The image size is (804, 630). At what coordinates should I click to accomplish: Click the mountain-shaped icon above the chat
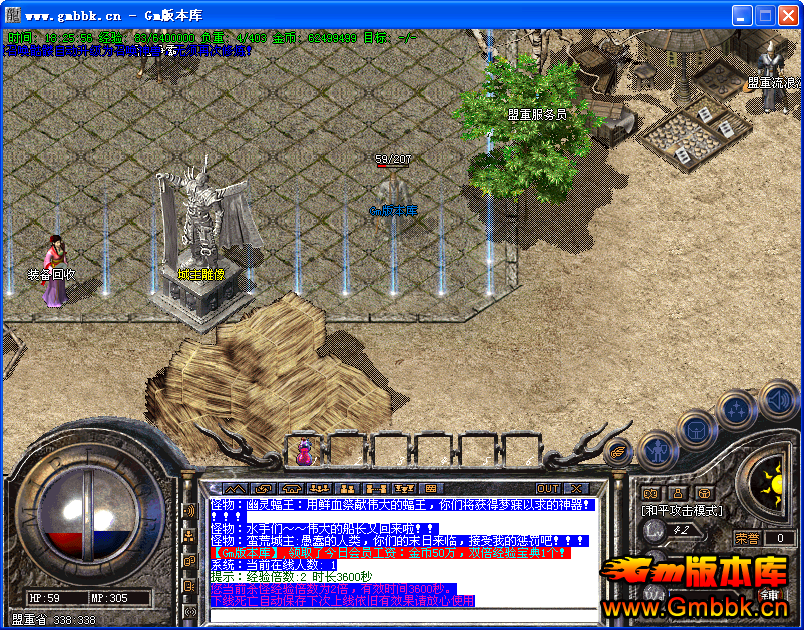[234, 489]
